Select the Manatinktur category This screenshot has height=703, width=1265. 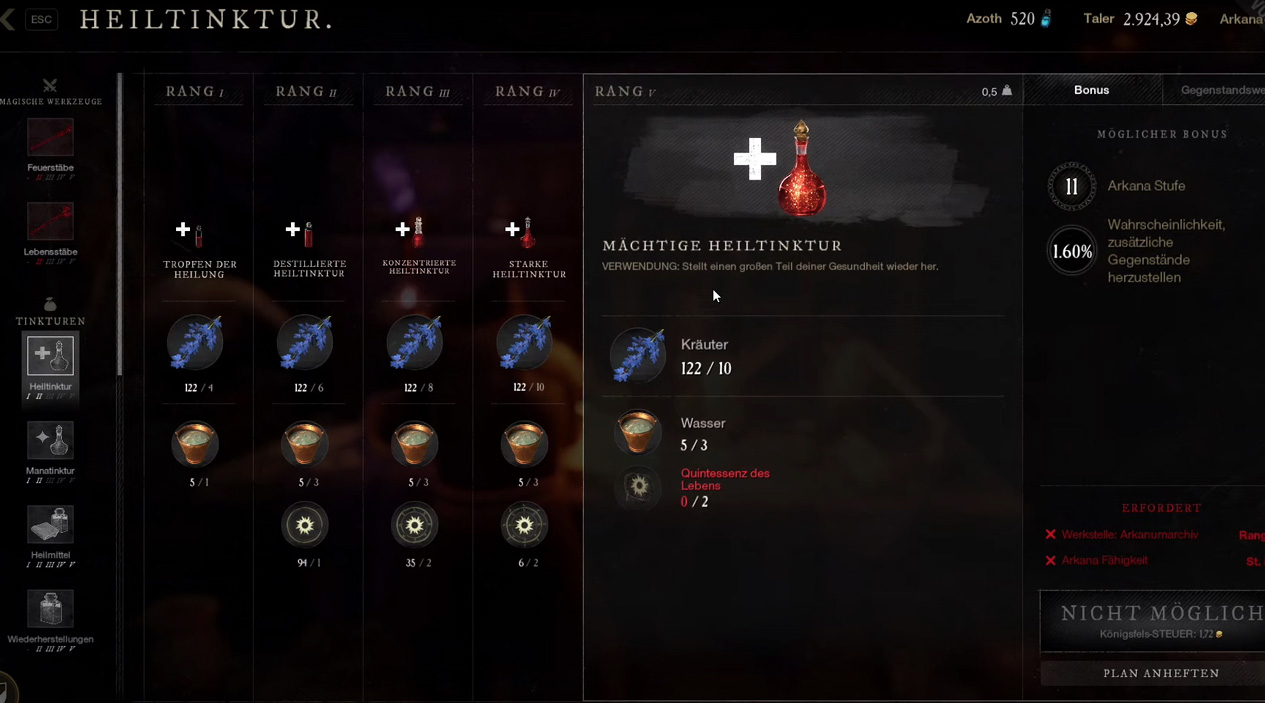(50, 441)
